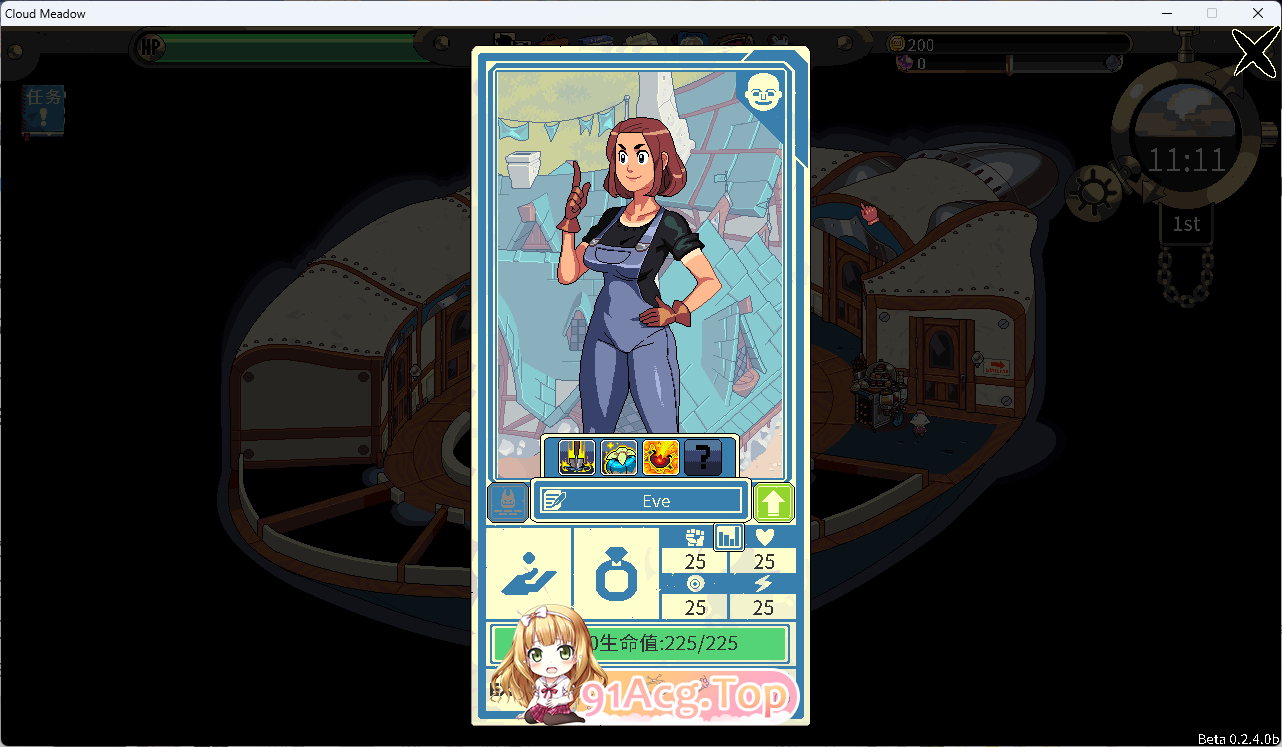The image size is (1282, 747).
Task: Click Eve's name field
Action: (x=655, y=500)
